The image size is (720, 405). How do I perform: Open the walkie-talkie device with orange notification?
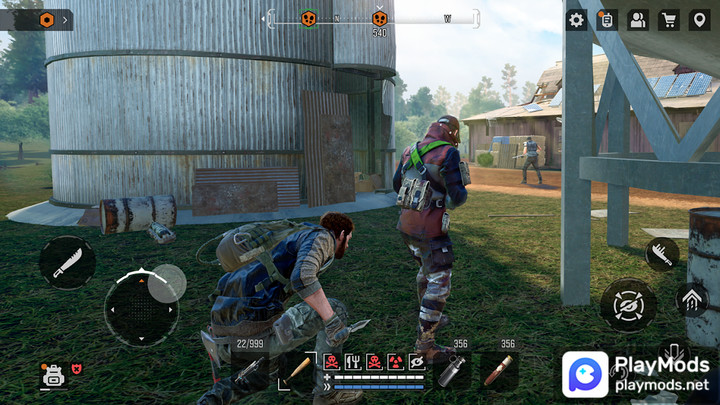tap(607, 20)
